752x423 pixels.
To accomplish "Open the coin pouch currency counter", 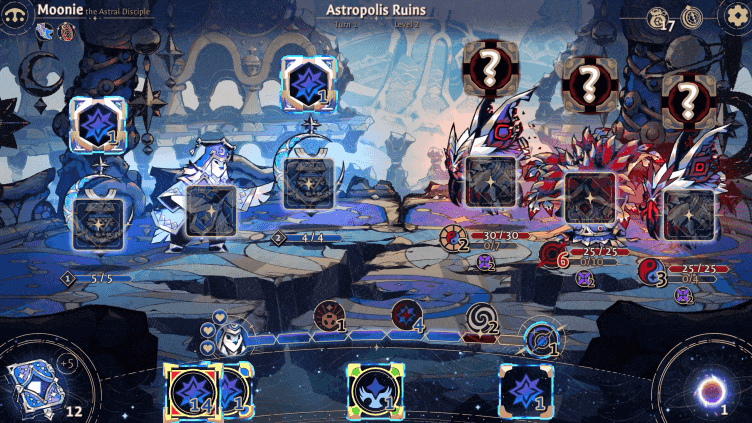I will (x=659, y=17).
